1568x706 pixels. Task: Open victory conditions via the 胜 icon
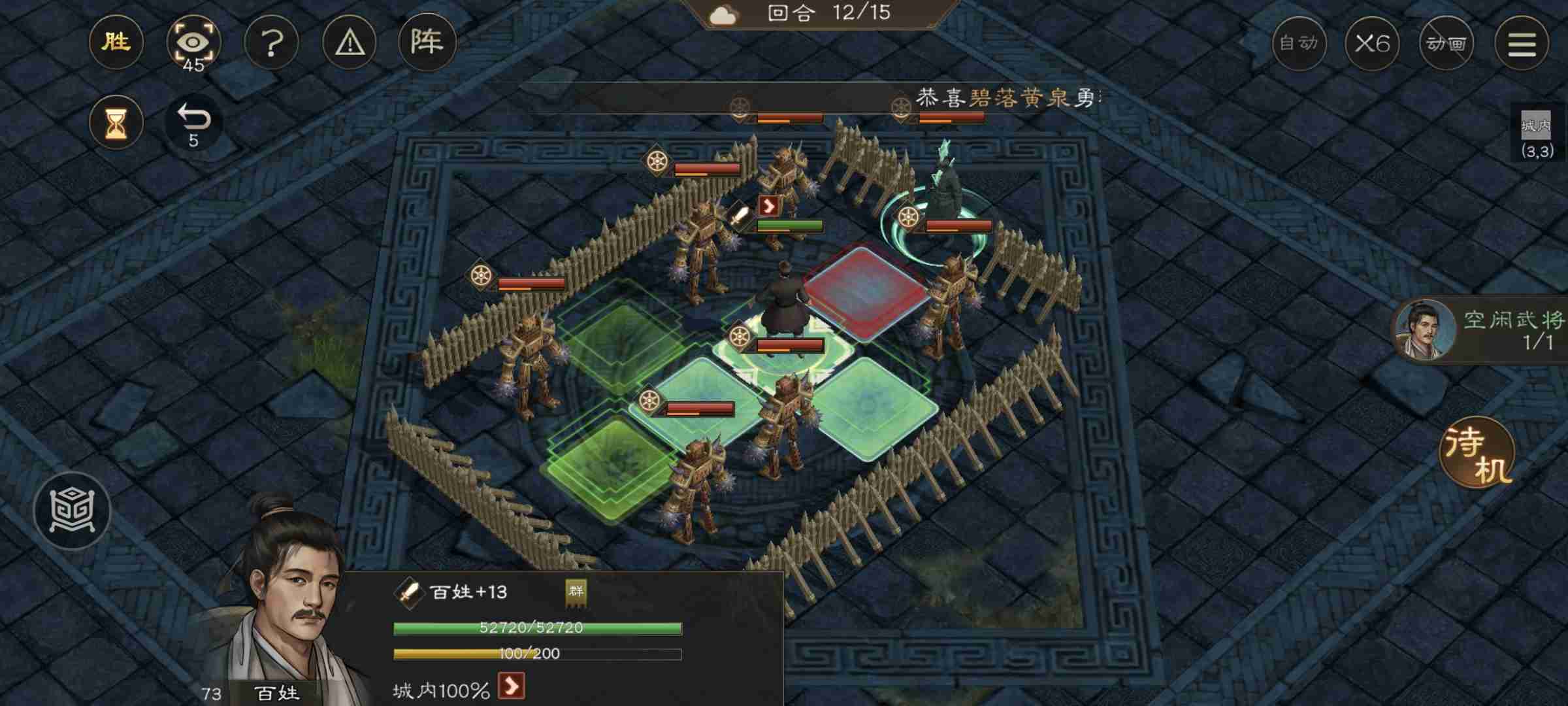[x=116, y=43]
